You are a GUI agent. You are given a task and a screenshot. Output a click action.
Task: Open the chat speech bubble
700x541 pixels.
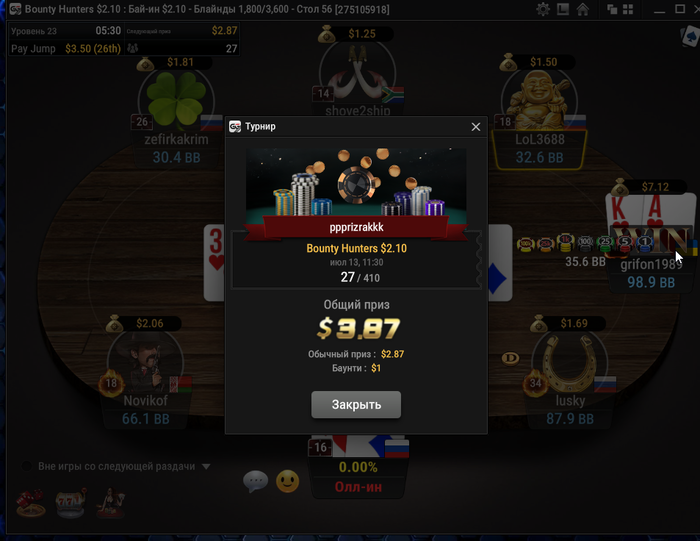(255, 482)
